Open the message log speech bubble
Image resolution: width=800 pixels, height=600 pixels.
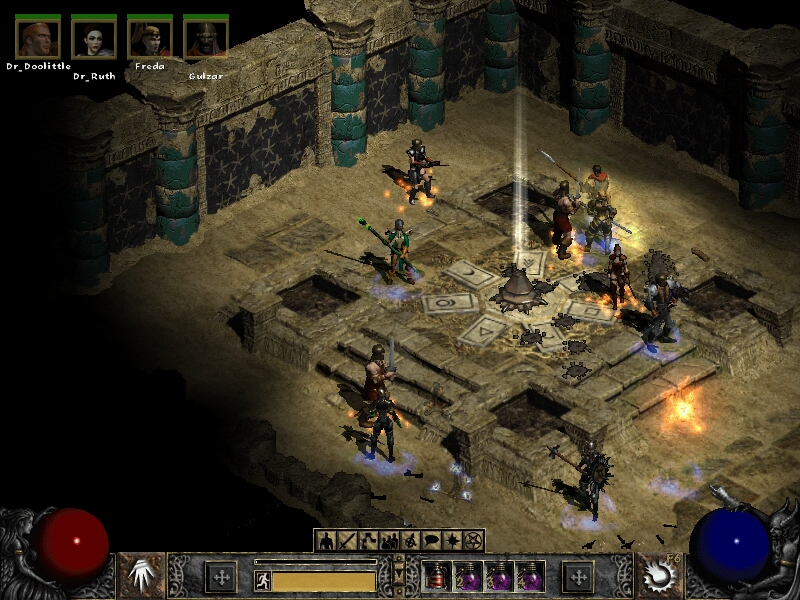431,541
